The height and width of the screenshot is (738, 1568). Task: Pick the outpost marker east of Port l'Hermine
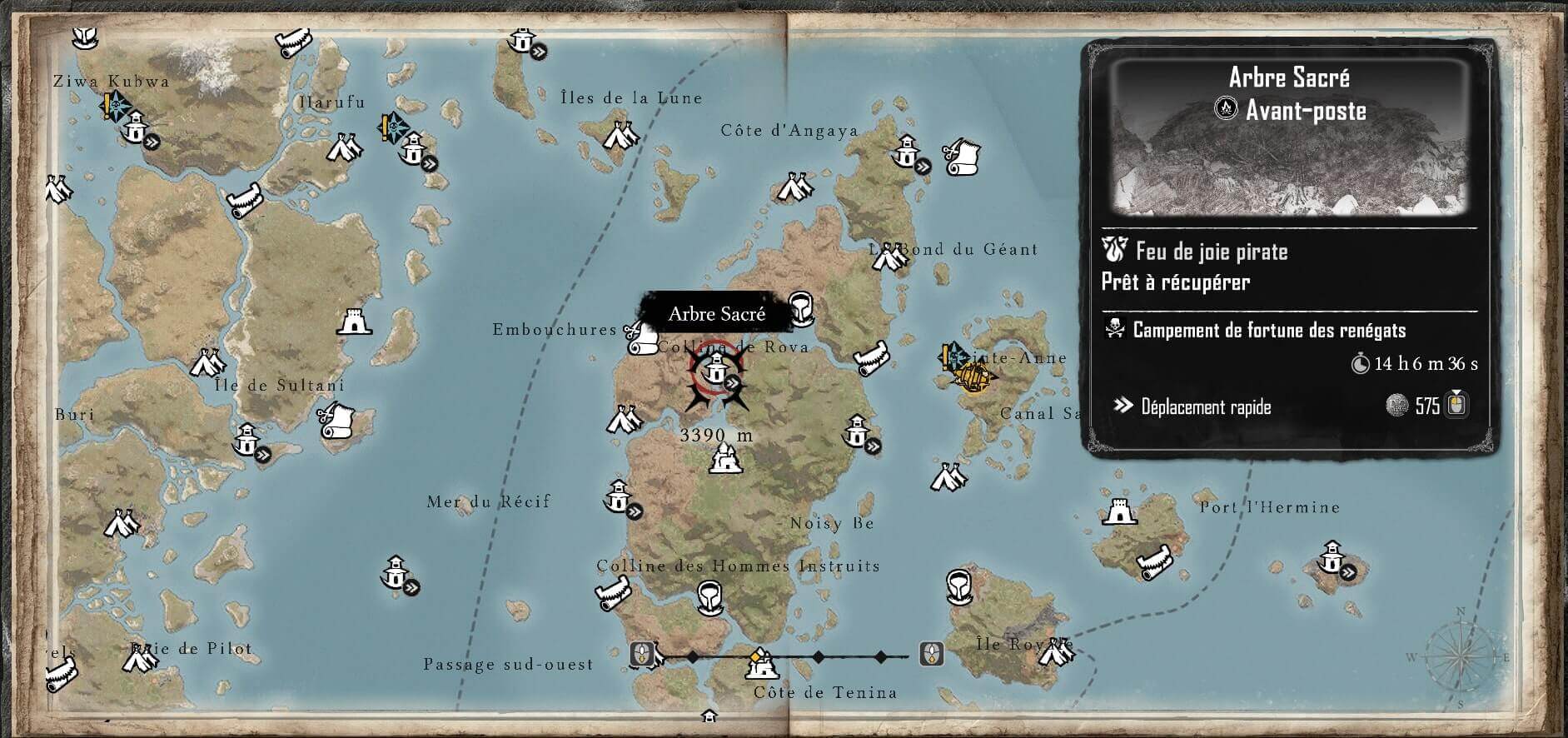pos(1332,557)
